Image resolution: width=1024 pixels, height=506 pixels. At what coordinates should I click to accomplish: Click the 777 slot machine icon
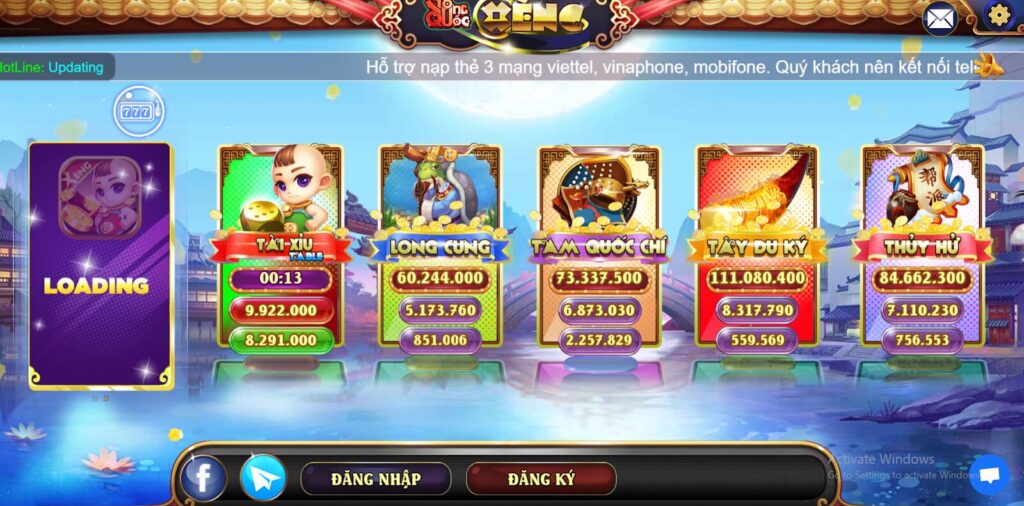(137, 111)
